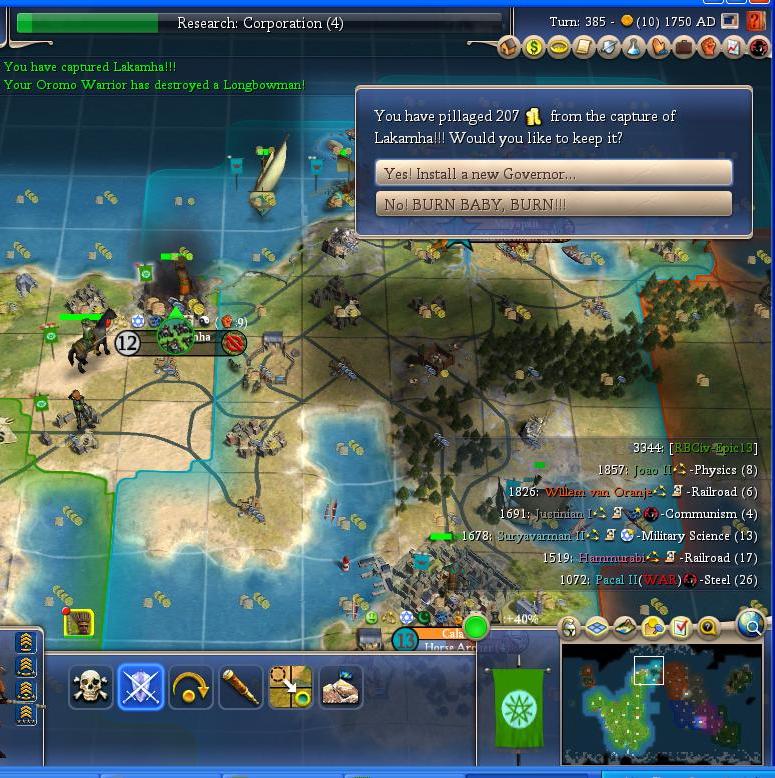
Task: Open the financial advisor dollar icon
Action: pyautogui.click(x=534, y=47)
